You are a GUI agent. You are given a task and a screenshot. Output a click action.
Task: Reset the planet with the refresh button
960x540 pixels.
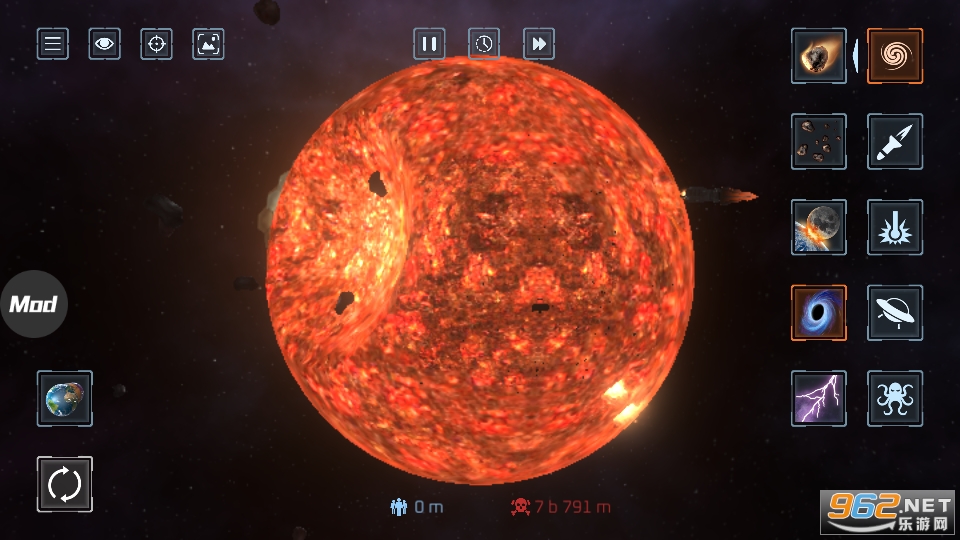pos(65,485)
